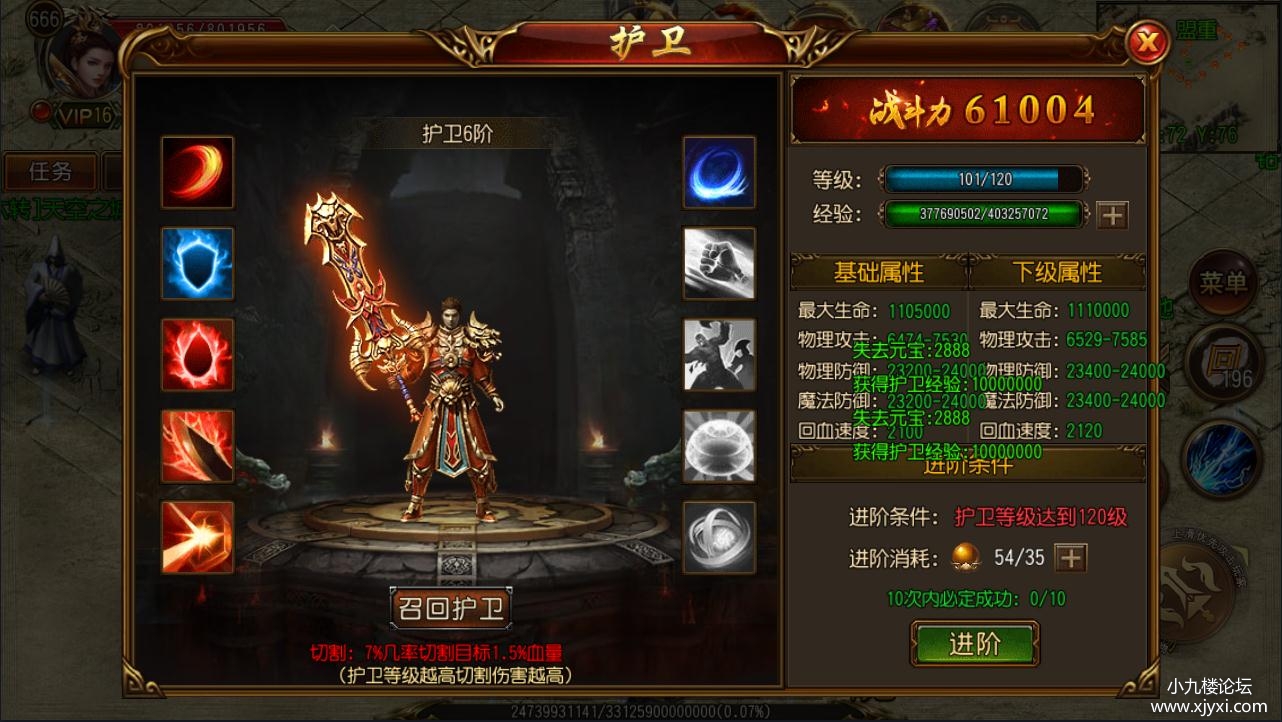Image resolution: width=1282 pixels, height=722 pixels.
Task: Select the blue shield skill icon
Action: [x=197, y=264]
